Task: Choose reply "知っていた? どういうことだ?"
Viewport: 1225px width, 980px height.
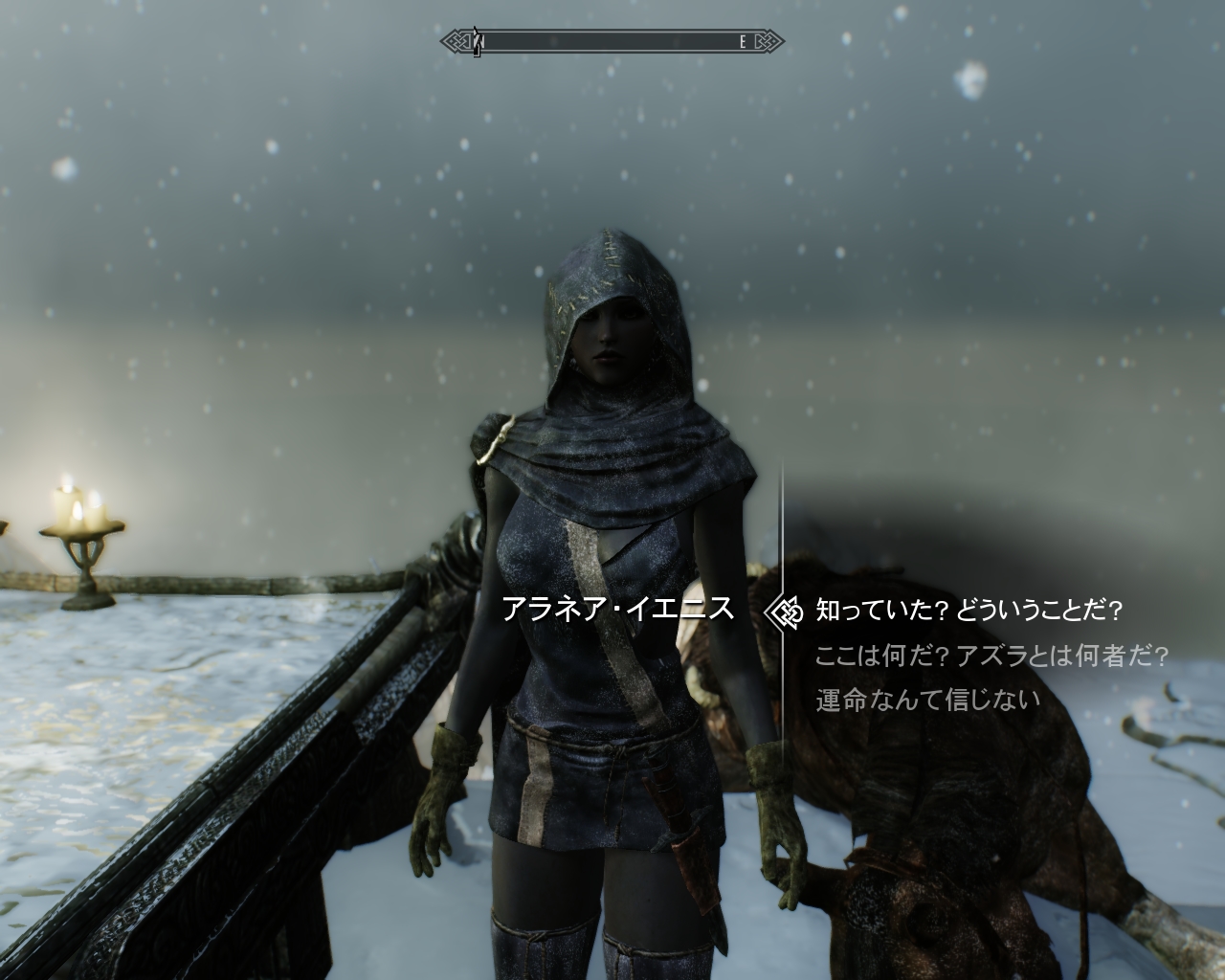Action: click(967, 610)
